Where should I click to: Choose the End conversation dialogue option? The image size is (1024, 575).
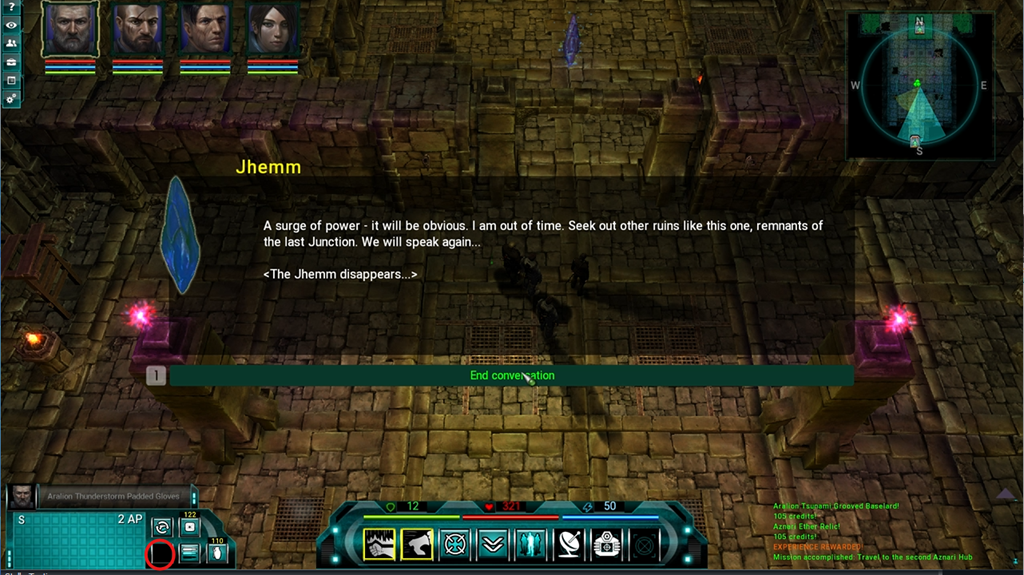pyautogui.click(x=511, y=376)
